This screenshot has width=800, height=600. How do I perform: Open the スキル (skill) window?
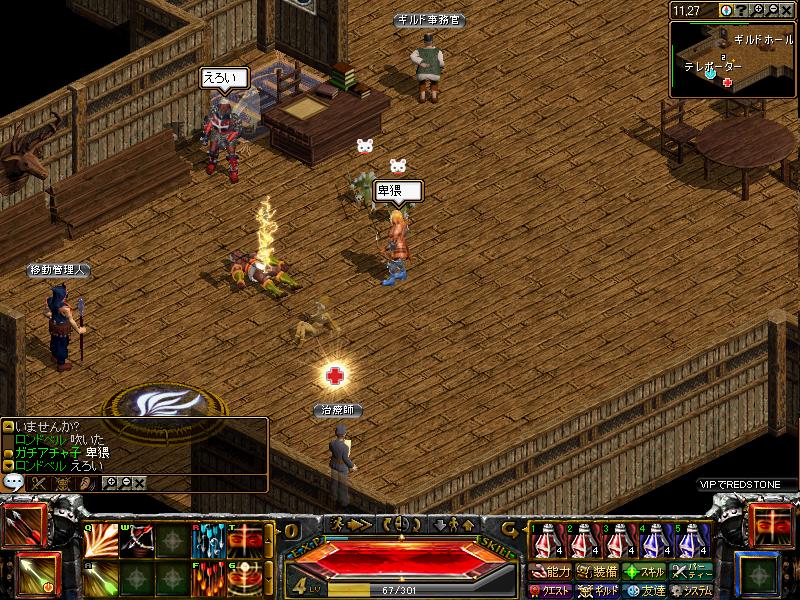(x=645, y=573)
